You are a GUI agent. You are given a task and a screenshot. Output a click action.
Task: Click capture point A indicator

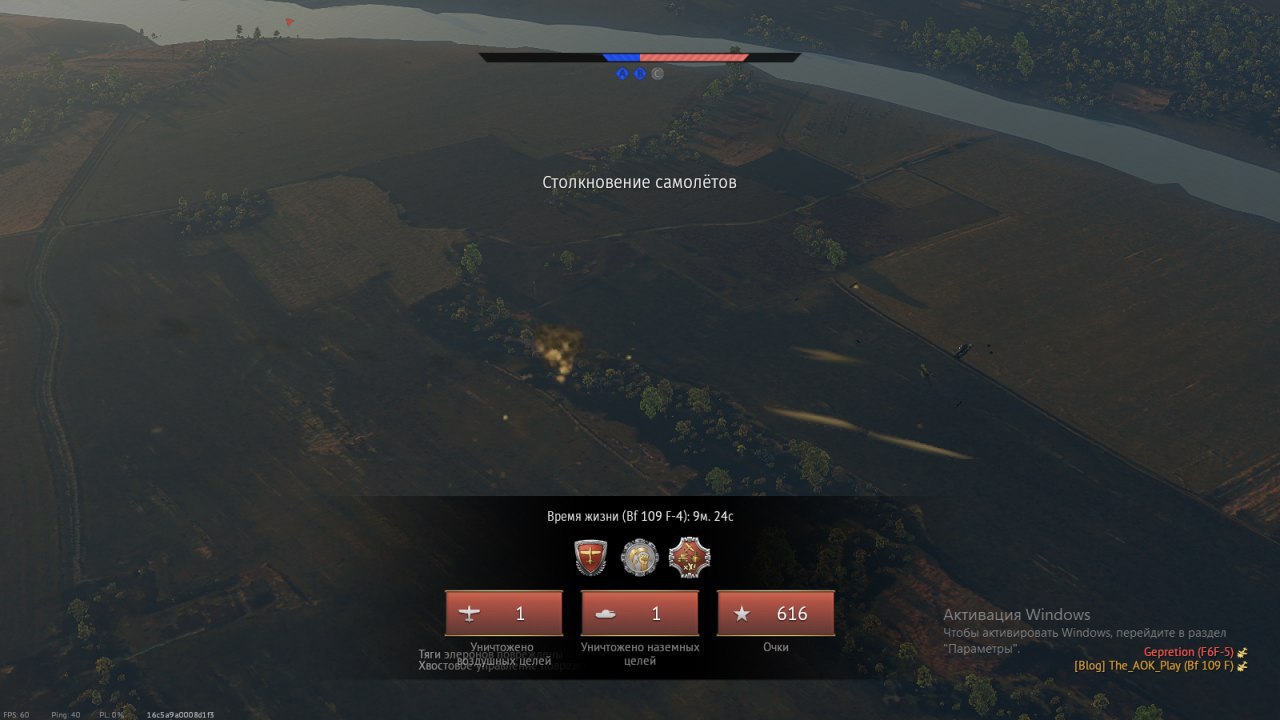(622, 73)
